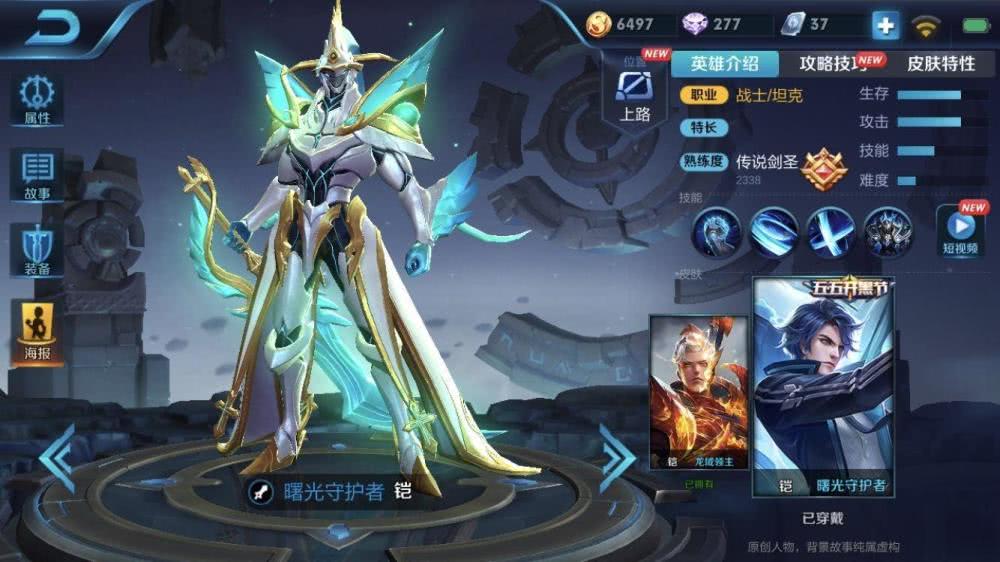View the blue slash skill icon
The width and height of the screenshot is (1000, 562).
point(773,232)
